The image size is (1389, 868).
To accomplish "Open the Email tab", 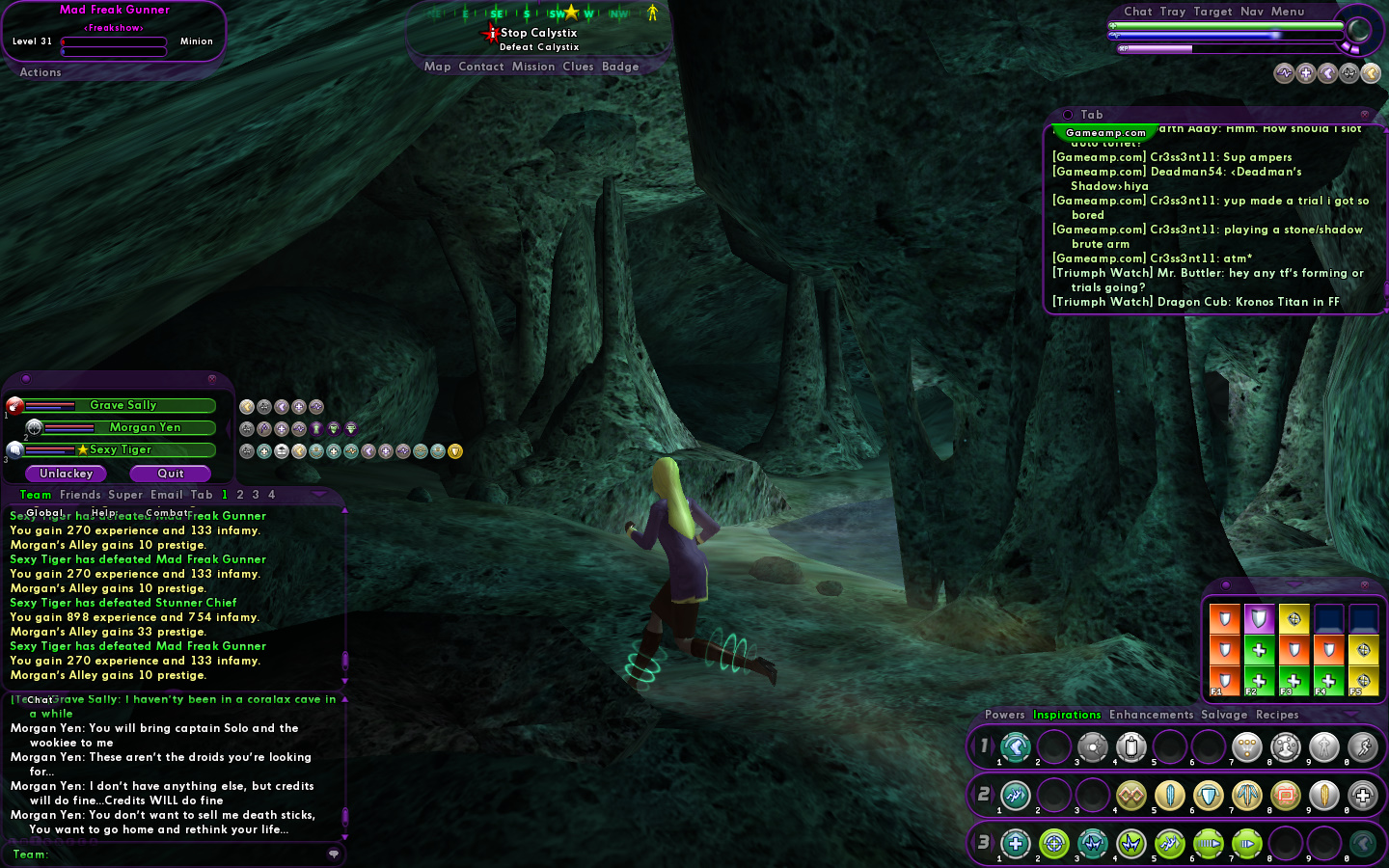I will click(x=167, y=495).
